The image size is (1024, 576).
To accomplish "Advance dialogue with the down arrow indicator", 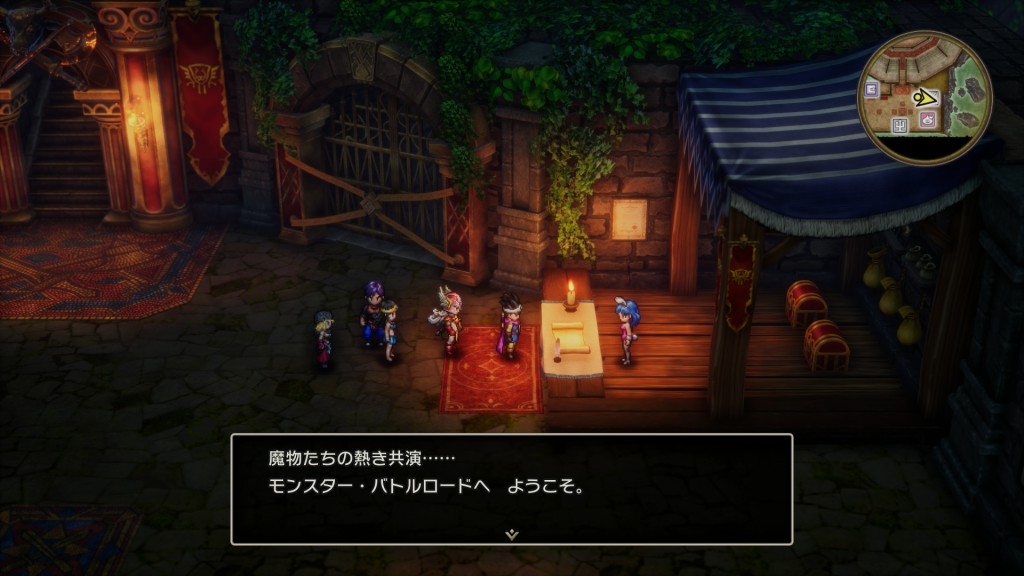I will [512, 535].
